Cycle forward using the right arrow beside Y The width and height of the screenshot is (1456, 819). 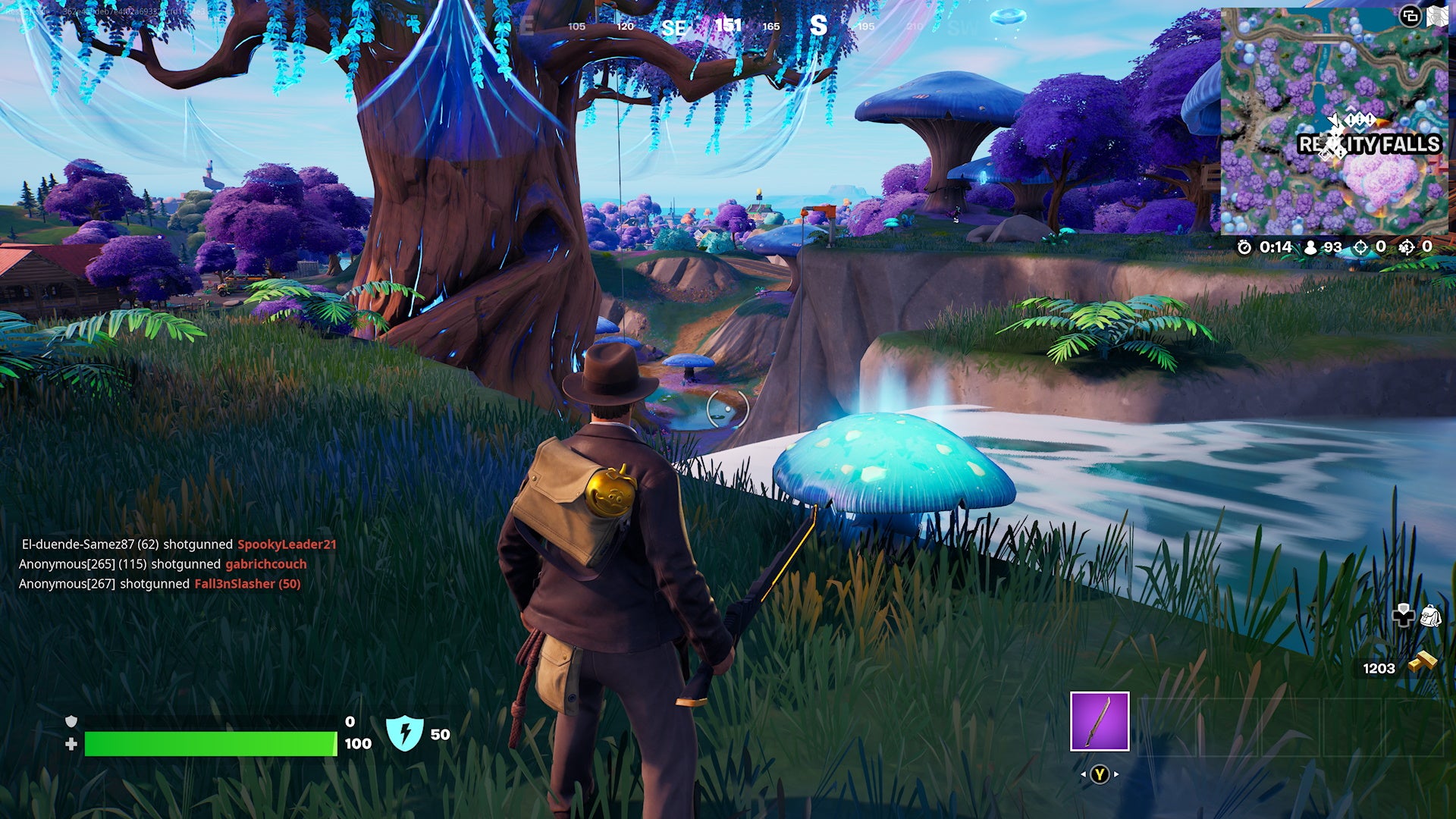coord(1116,774)
